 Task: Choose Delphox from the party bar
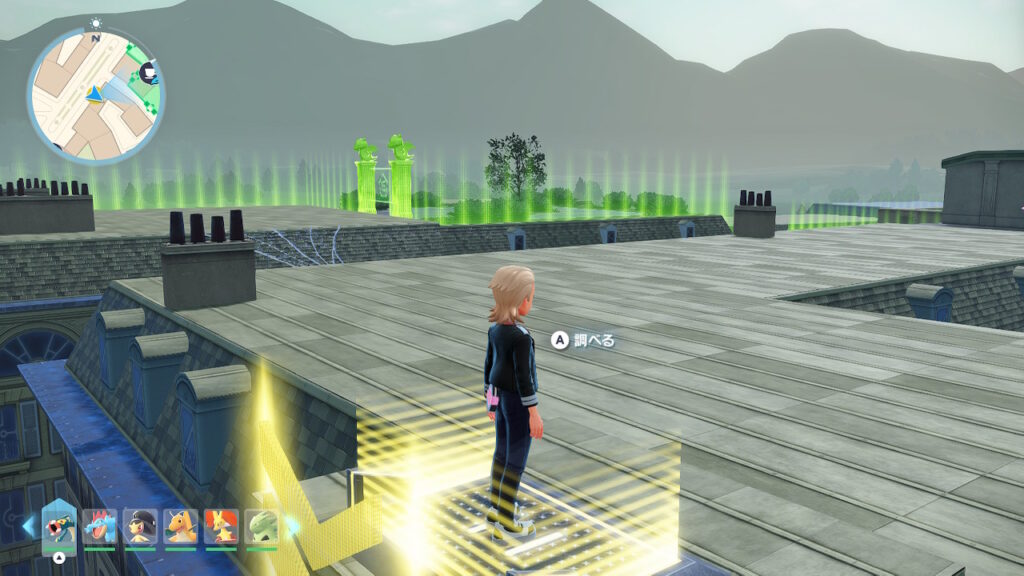(221, 526)
